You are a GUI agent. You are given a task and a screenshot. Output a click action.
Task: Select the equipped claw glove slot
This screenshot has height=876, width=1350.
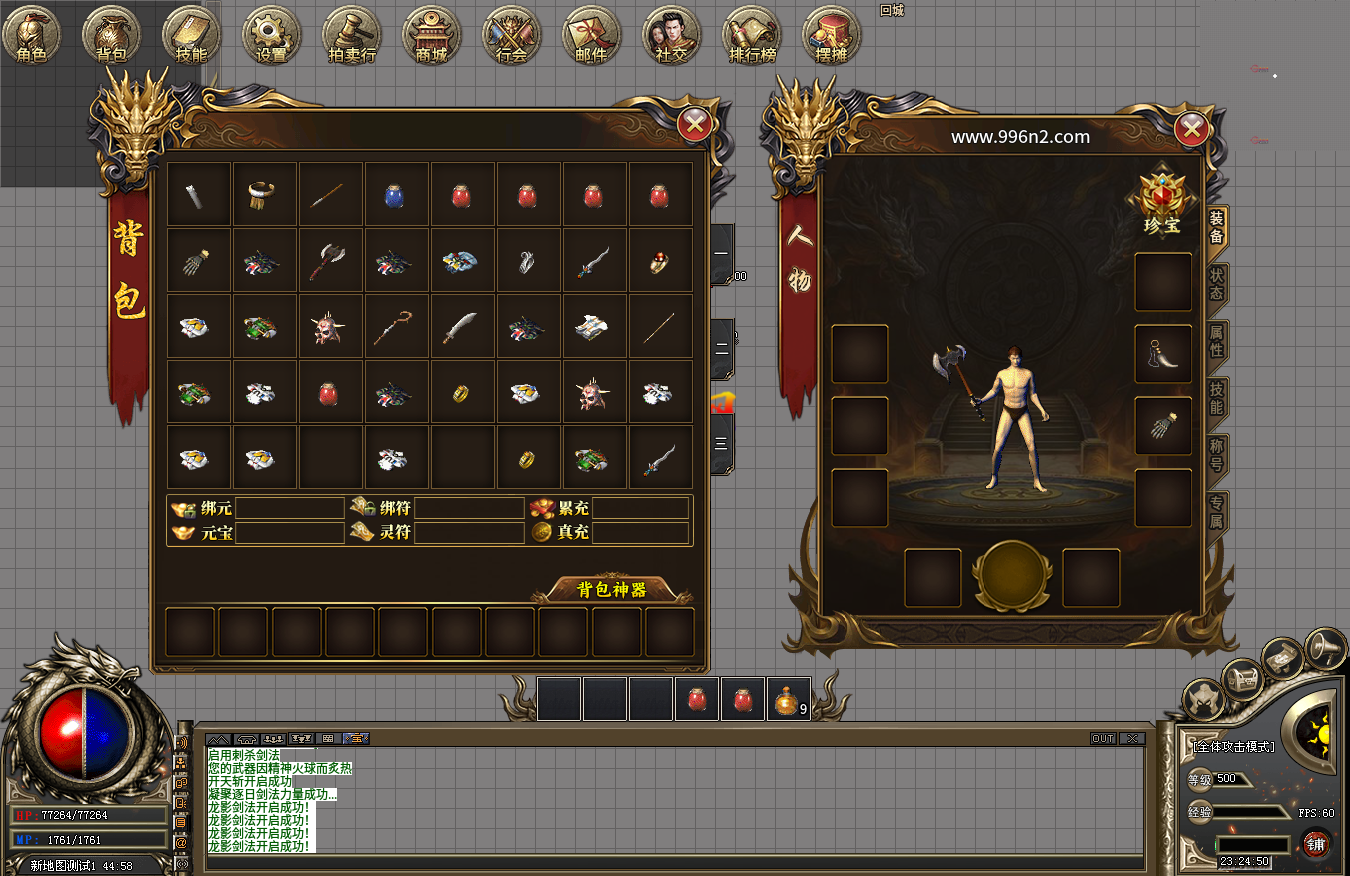(1163, 426)
